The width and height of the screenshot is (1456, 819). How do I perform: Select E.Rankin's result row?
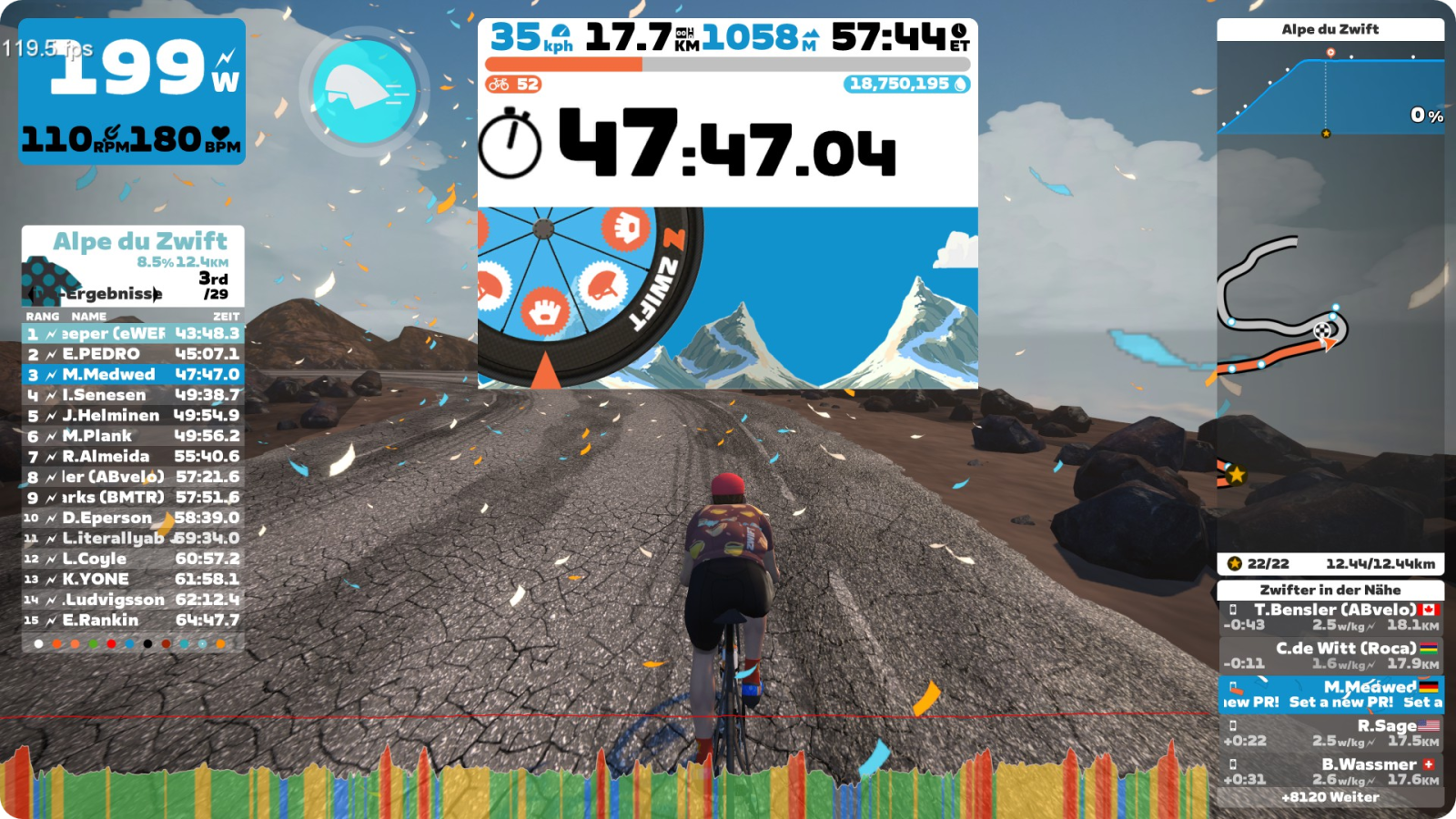(x=133, y=621)
